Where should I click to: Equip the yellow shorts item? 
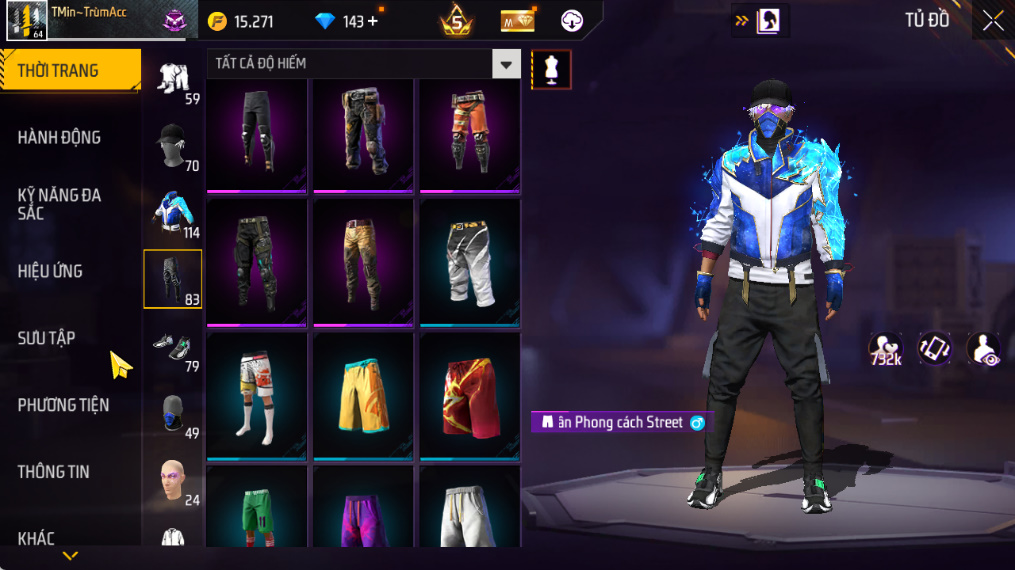click(363, 396)
